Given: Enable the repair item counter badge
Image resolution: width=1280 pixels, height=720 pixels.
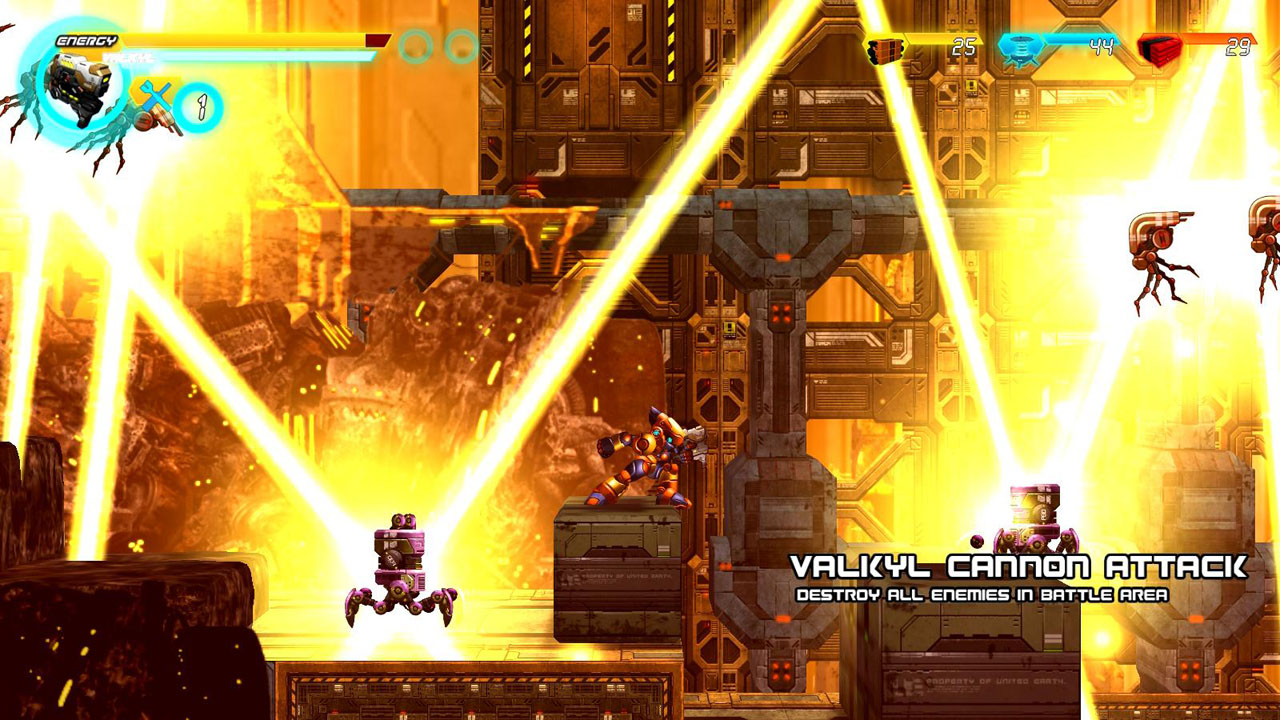Looking at the screenshot, I should 199,107.
